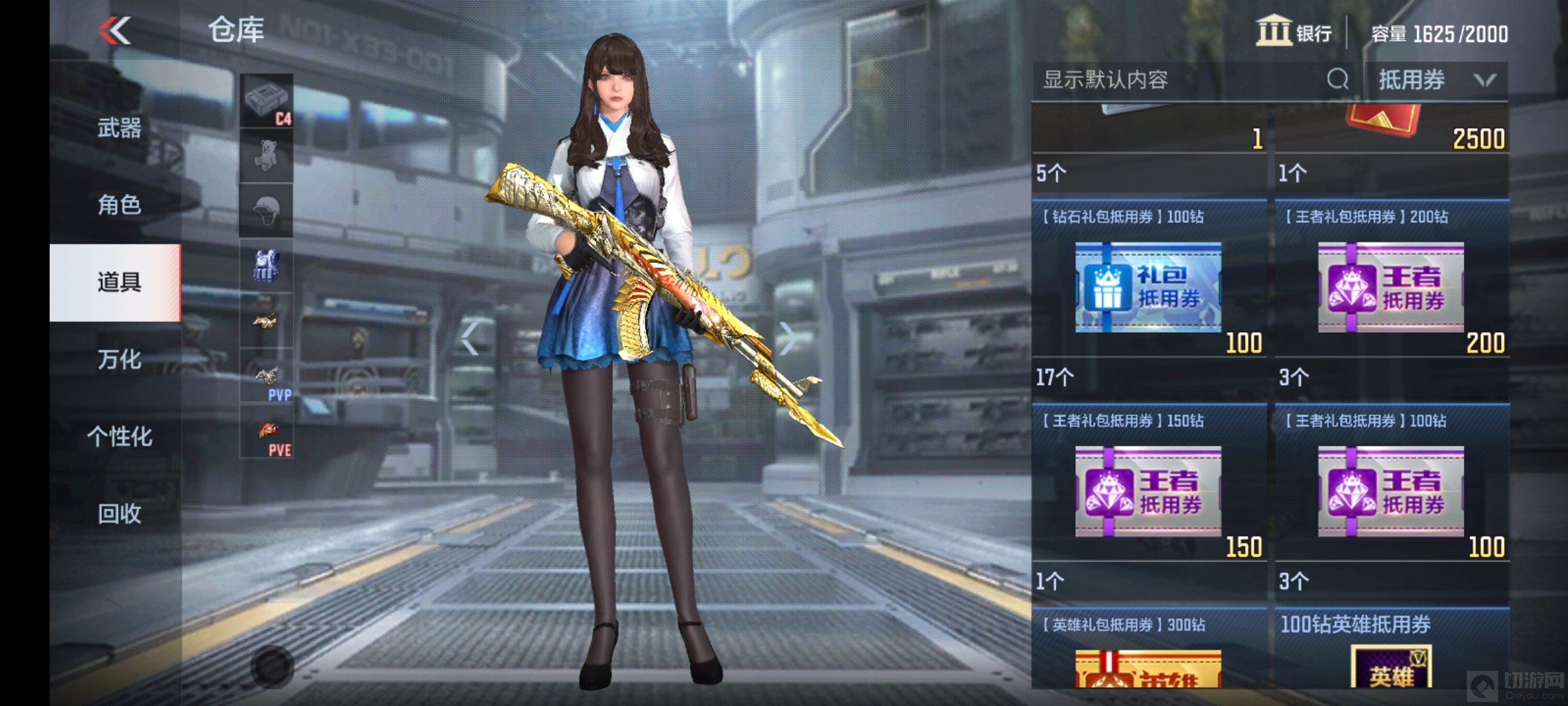Choose the 王者礼包抵用券 200钻 item
The height and width of the screenshot is (706, 1568).
(x=1391, y=286)
